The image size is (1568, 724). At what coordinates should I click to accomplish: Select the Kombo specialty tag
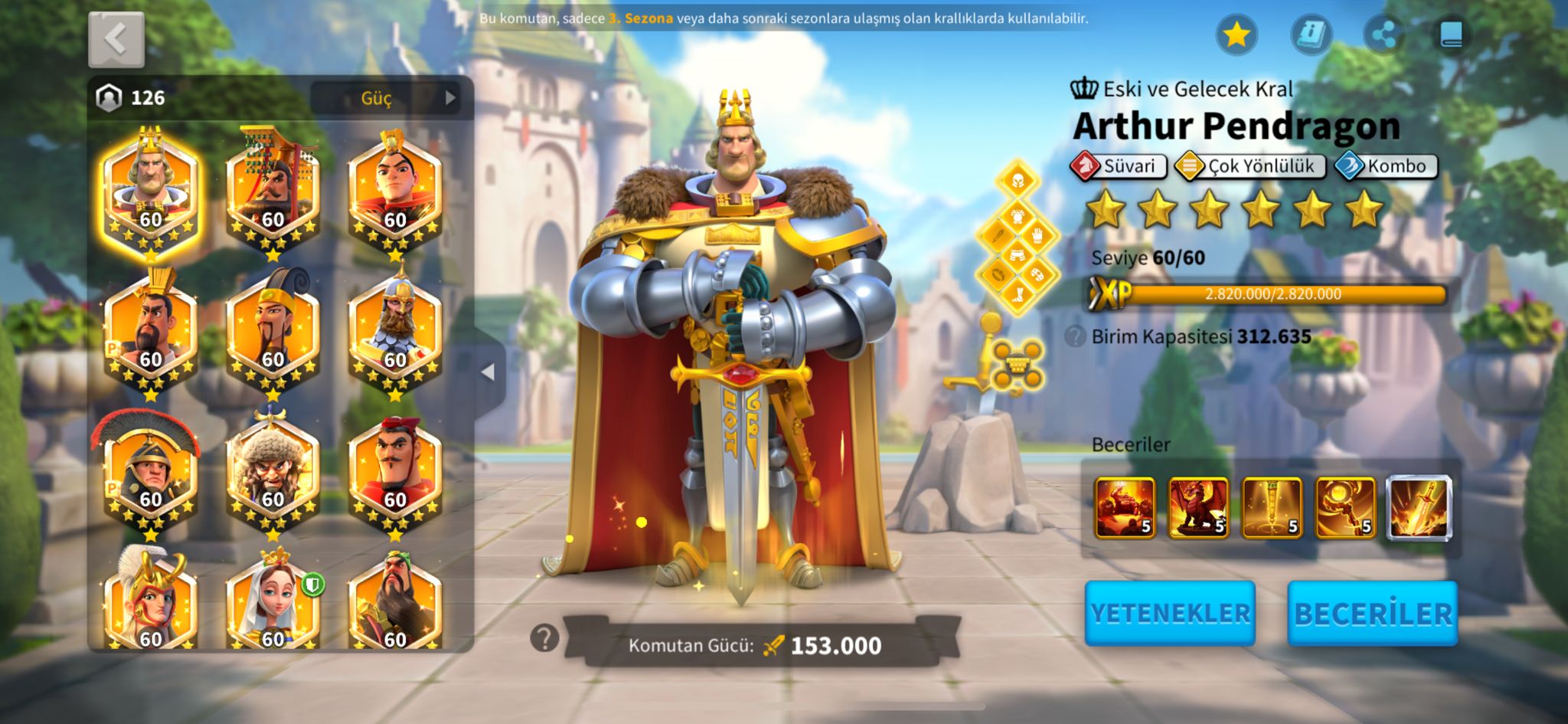1387,166
